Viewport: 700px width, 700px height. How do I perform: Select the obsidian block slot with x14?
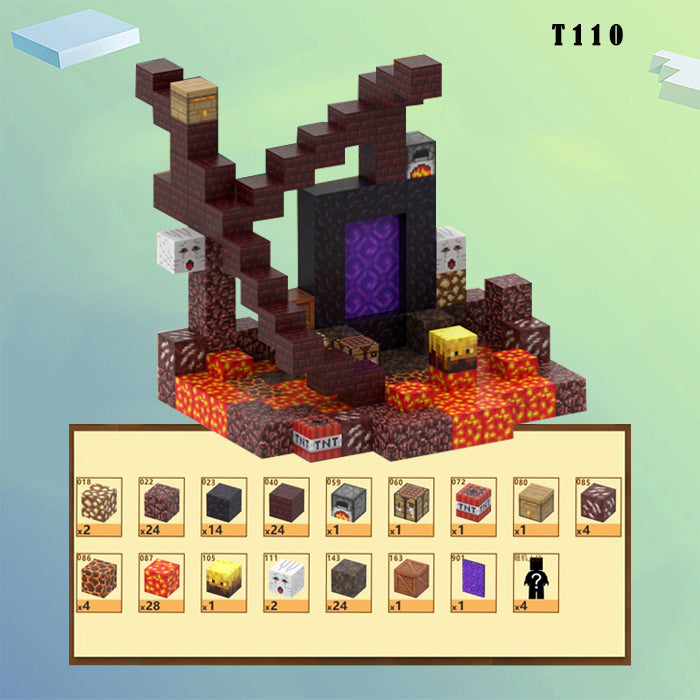(223, 506)
